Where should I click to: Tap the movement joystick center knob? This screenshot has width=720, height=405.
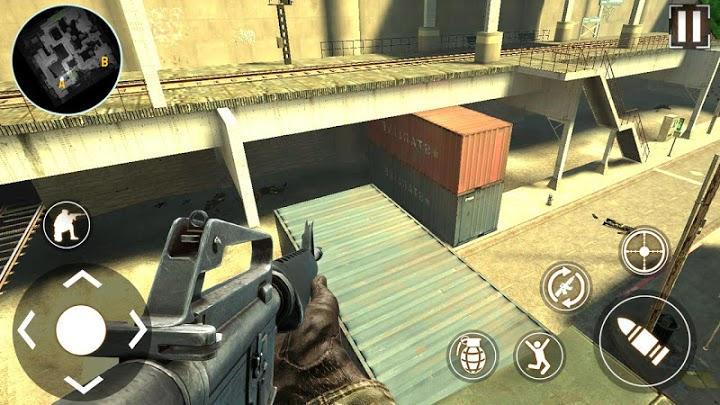pyautogui.click(x=80, y=329)
